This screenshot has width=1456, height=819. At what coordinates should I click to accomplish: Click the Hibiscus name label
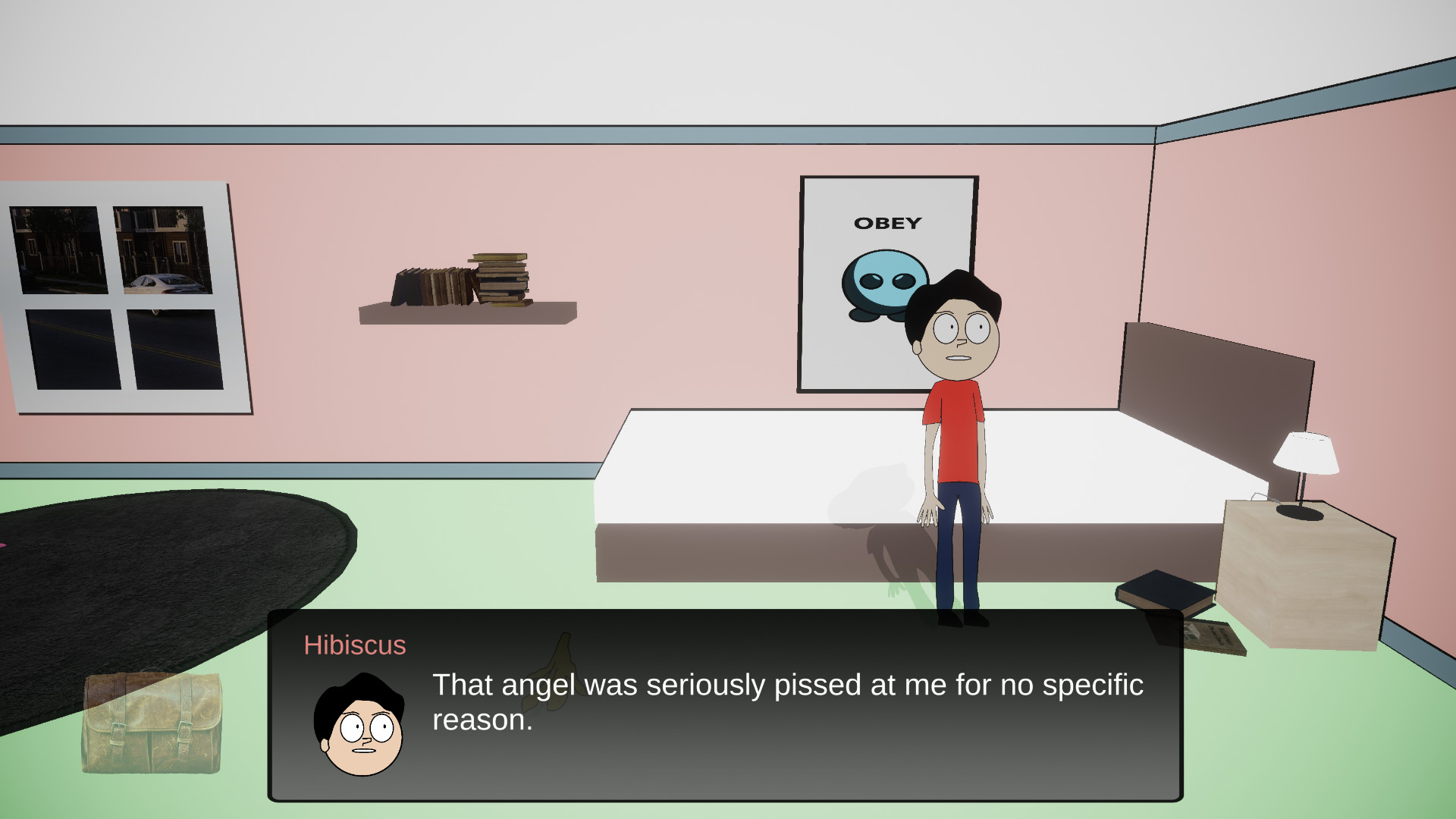pos(354,645)
